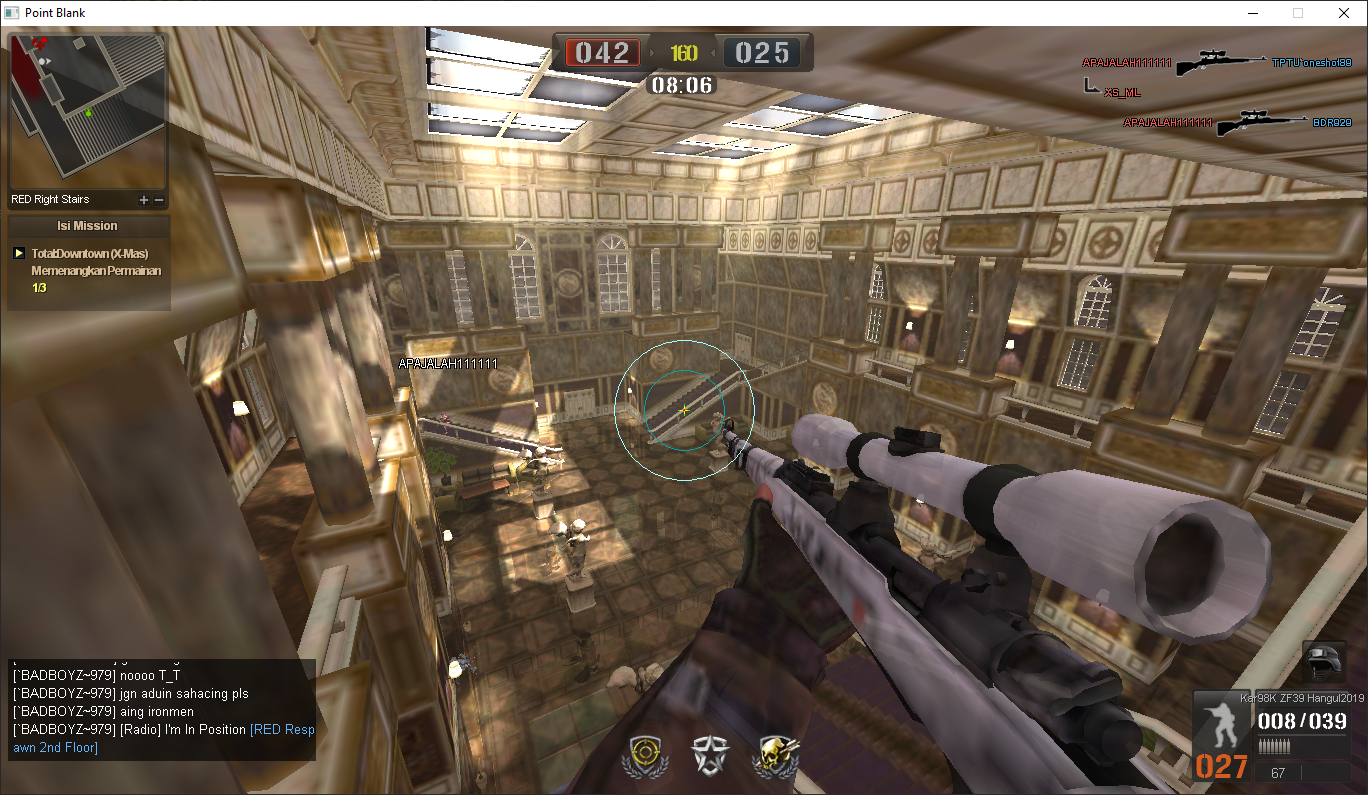Click the yellow arrow beside the mission entry
The height and width of the screenshot is (795, 1368).
click(19, 254)
